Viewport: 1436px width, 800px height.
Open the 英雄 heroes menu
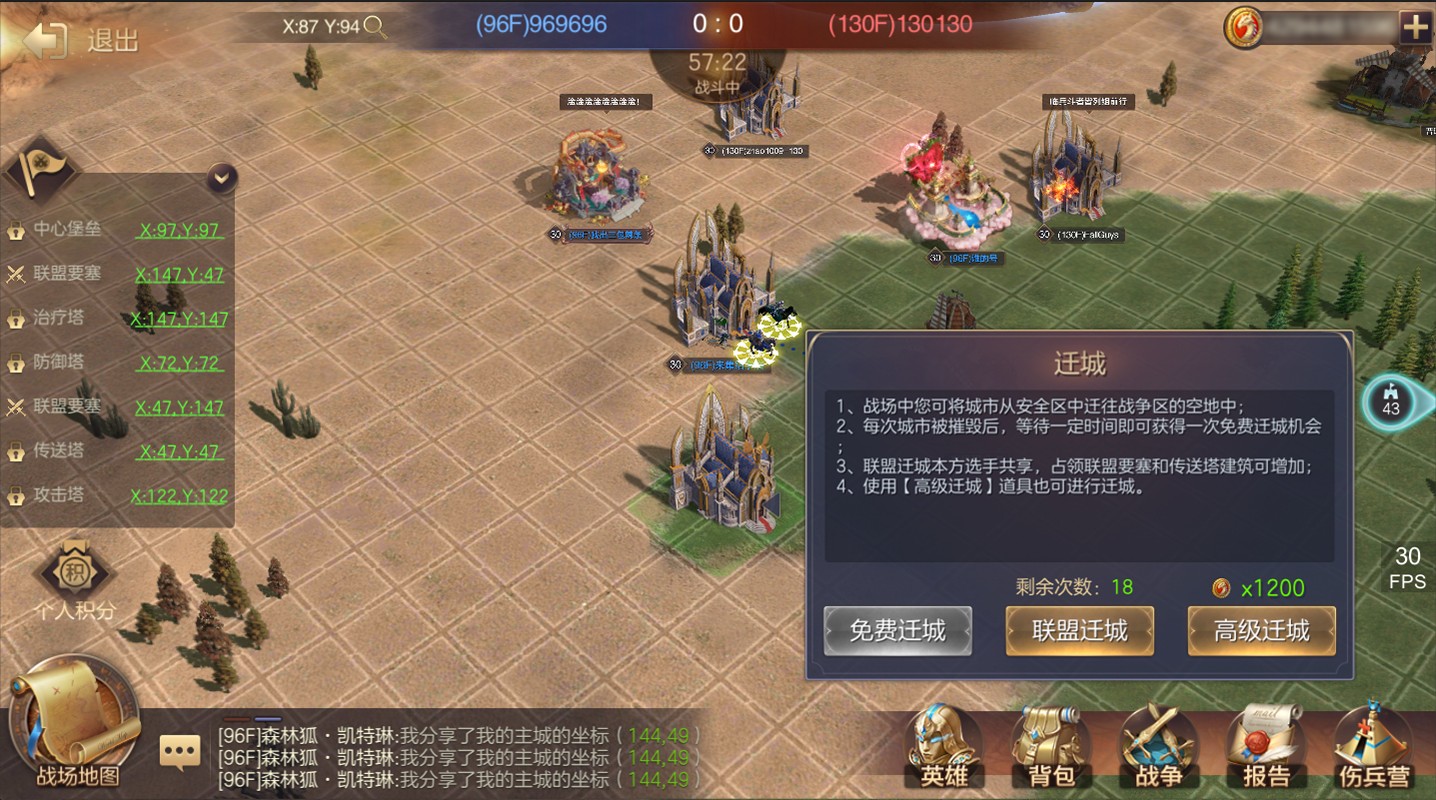coord(944,747)
